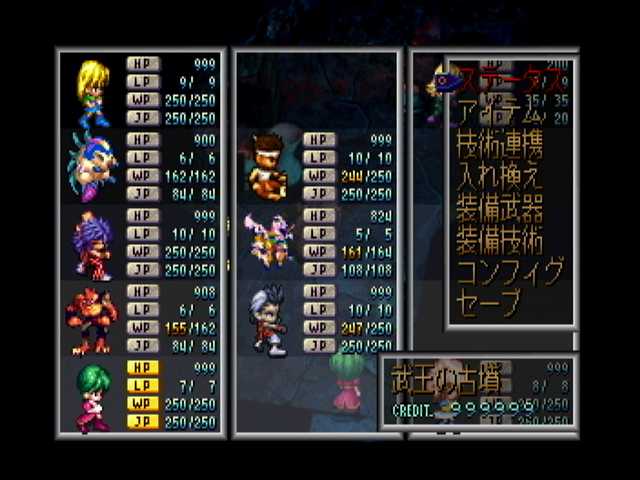The height and width of the screenshot is (480, 640).
Task: Select the blonde-haired party member
Action: click(93, 89)
